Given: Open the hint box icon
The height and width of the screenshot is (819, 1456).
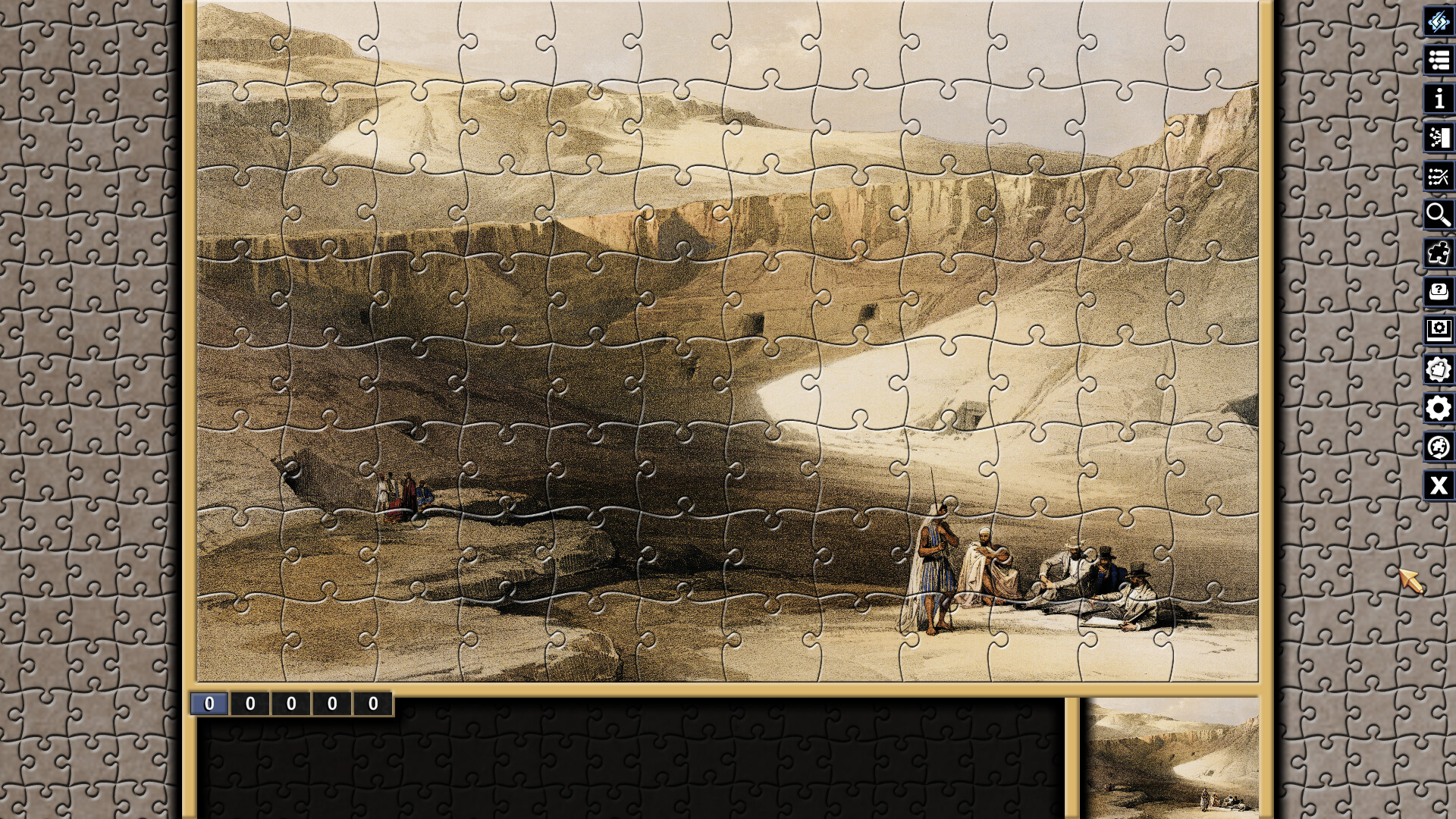Looking at the screenshot, I should (x=1439, y=292).
